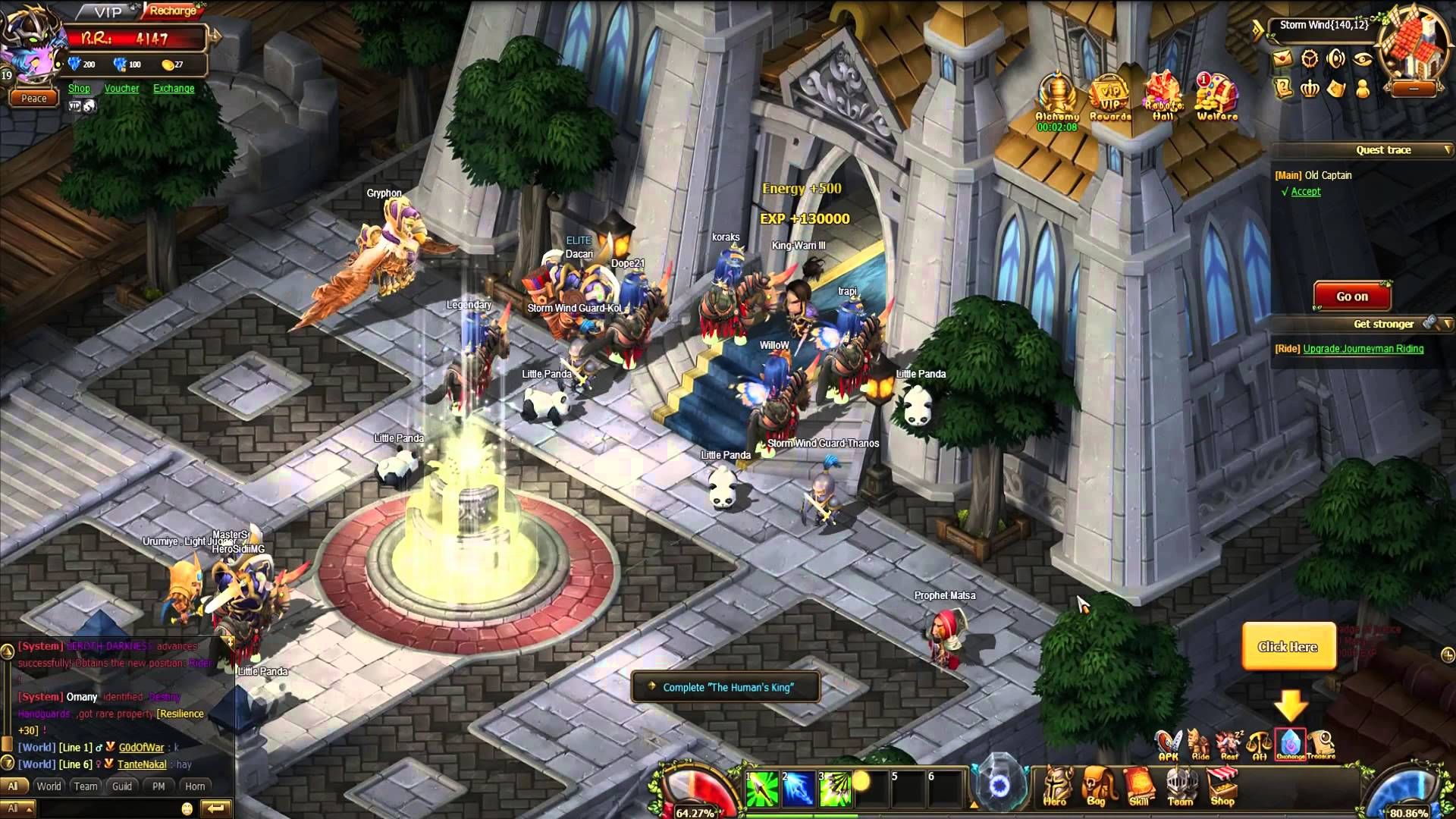Open the Bag inventory
This screenshot has height=819, width=1456.
coord(1097,786)
